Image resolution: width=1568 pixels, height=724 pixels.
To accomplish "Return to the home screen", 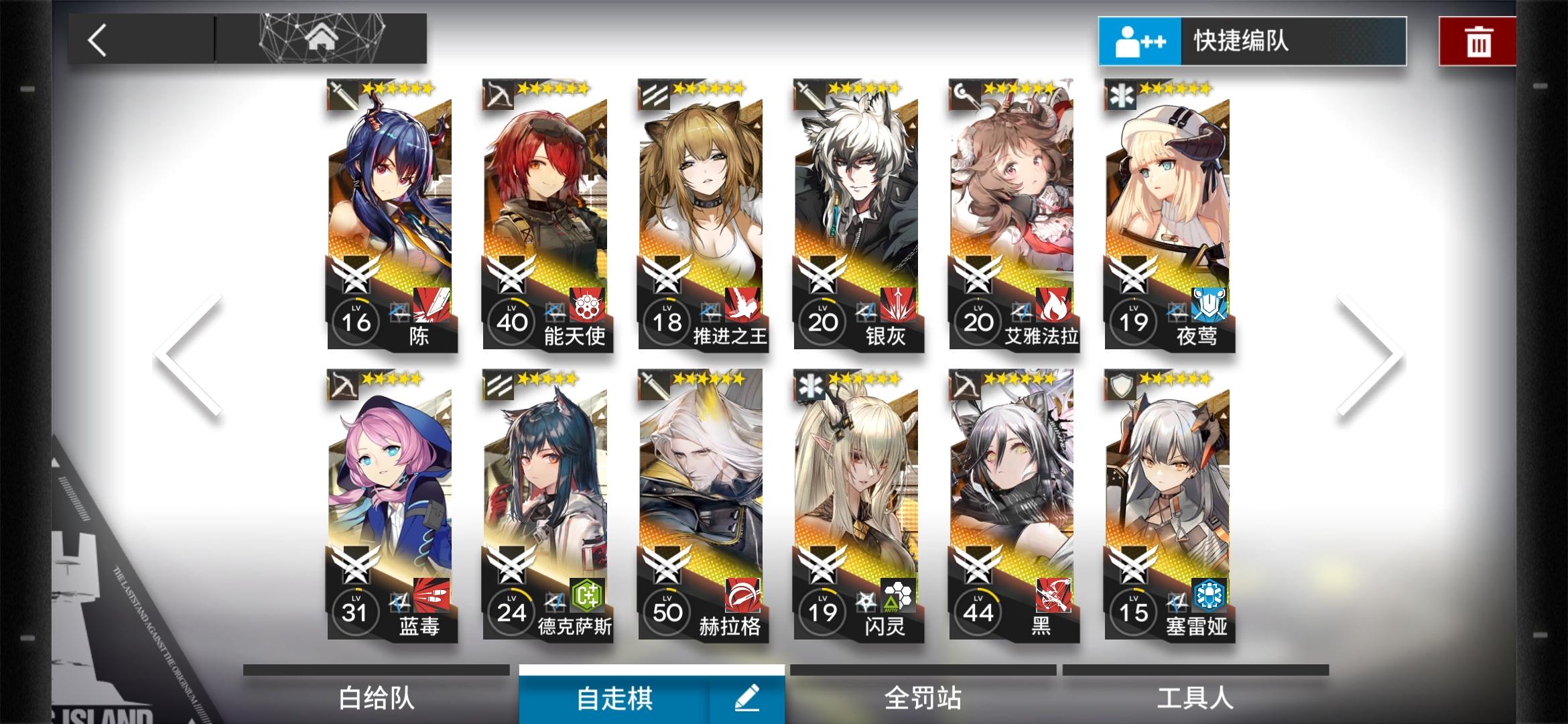I will click(x=321, y=39).
